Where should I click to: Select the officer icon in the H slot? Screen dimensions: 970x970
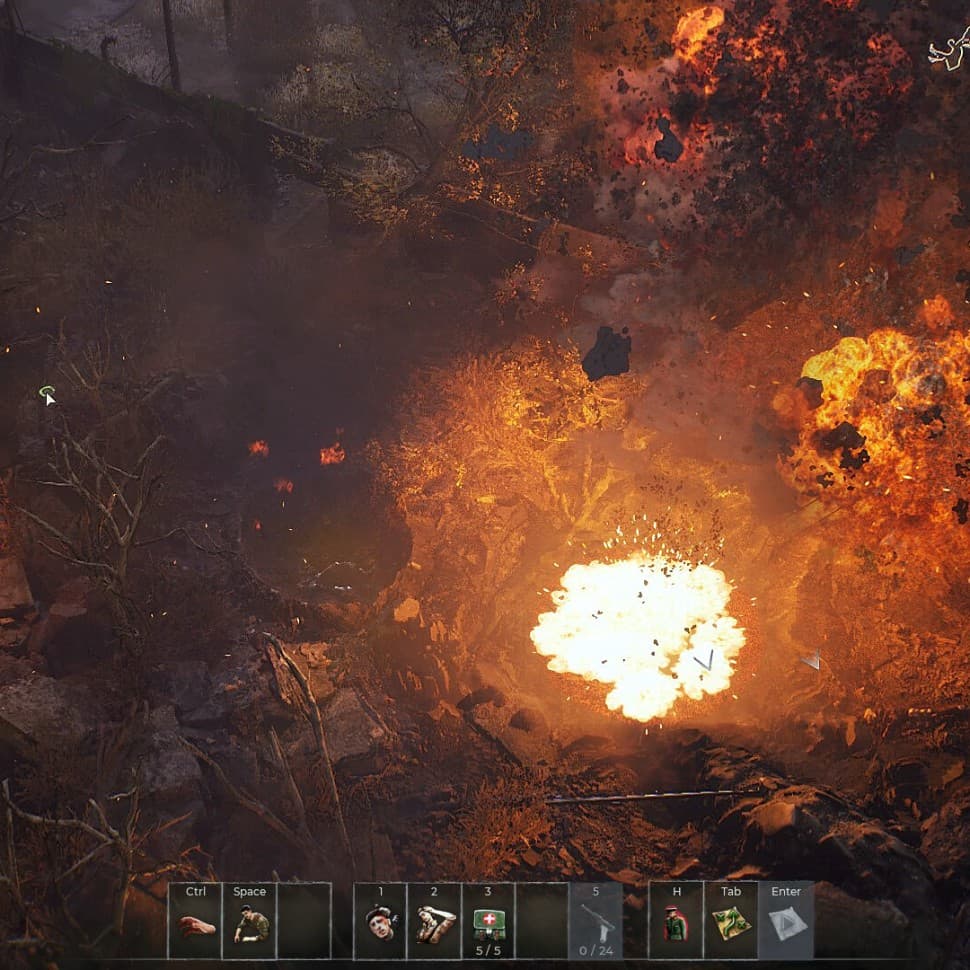click(x=676, y=922)
